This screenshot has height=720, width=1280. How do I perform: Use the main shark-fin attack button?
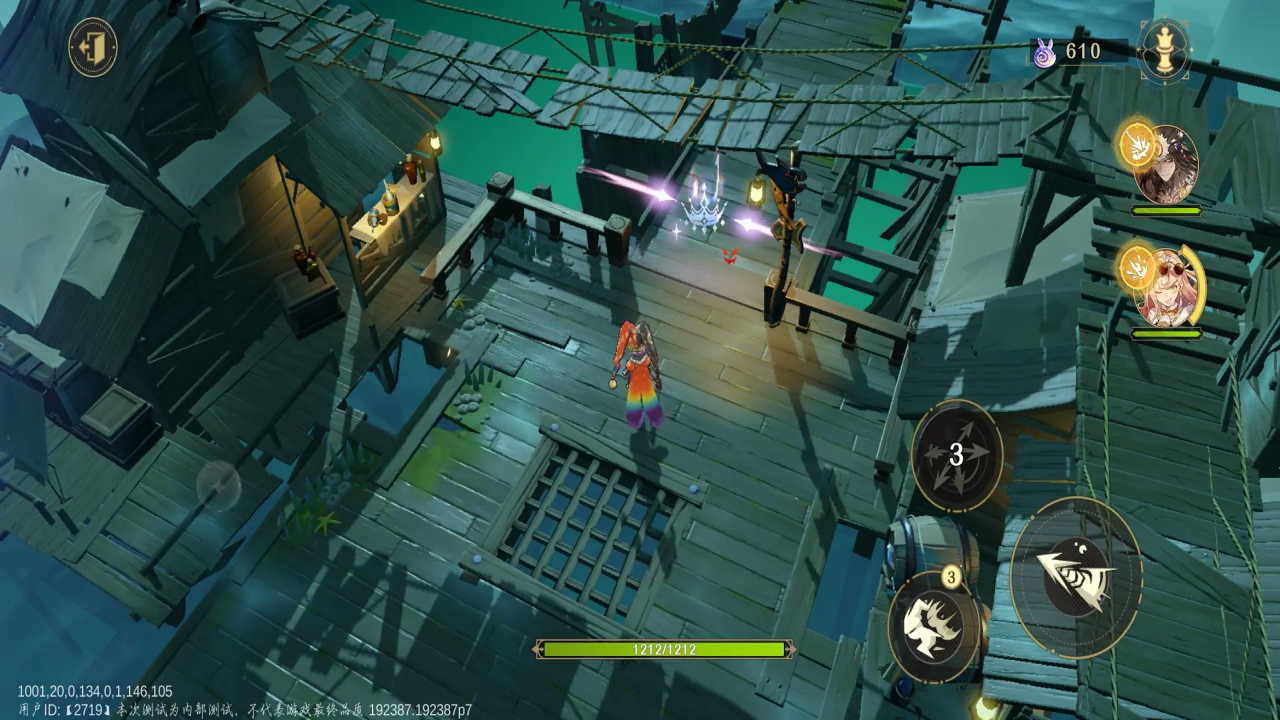tap(1075, 577)
